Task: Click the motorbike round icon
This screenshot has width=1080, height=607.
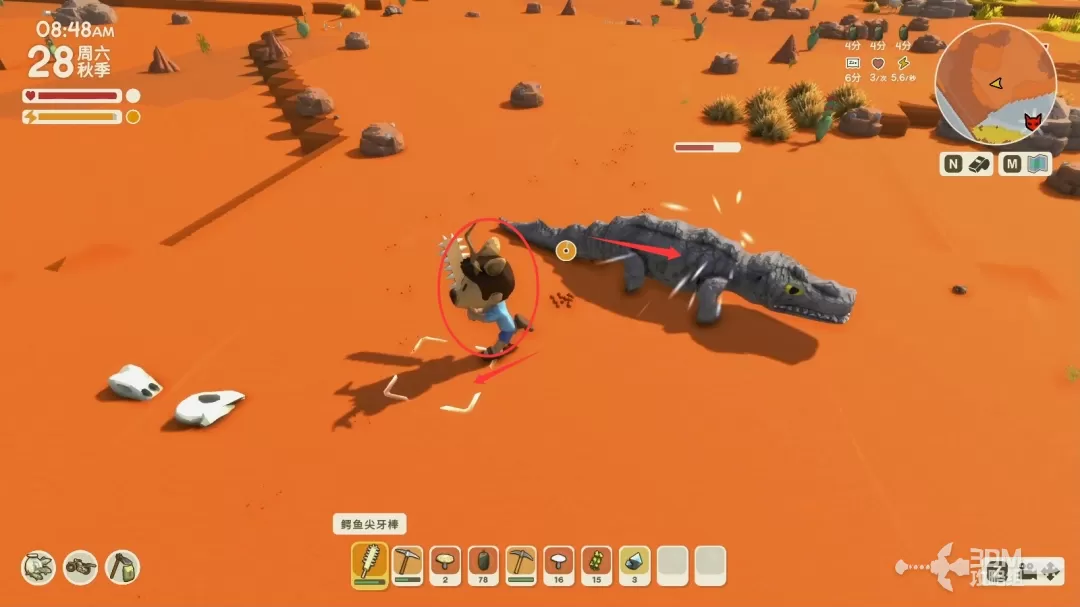Action: coord(81,568)
